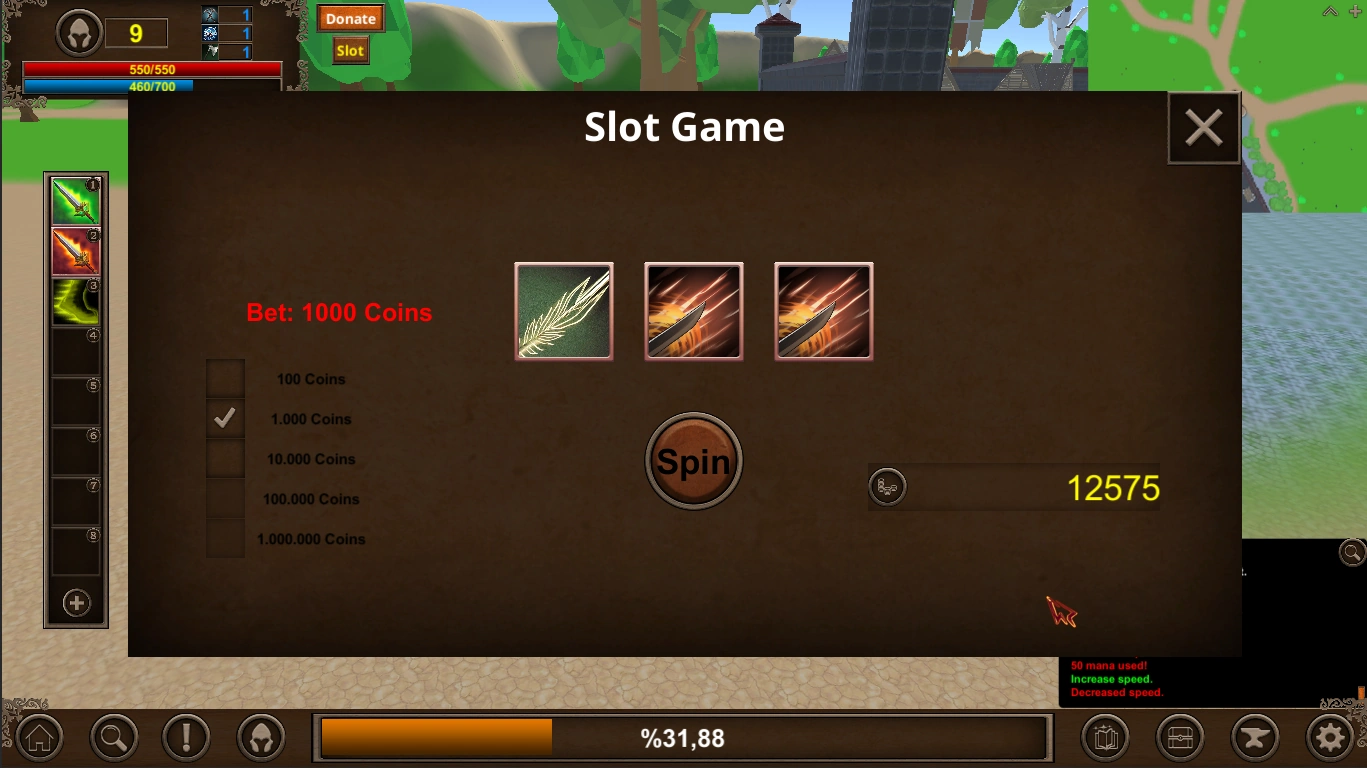
Task: Open the Slot menu at the top
Action: (x=349, y=48)
